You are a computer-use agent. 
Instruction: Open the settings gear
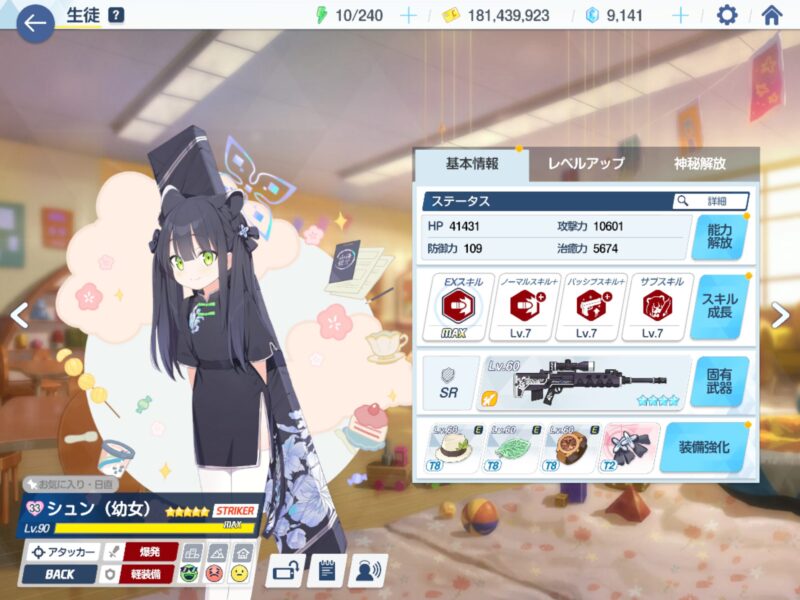(x=727, y=15)
